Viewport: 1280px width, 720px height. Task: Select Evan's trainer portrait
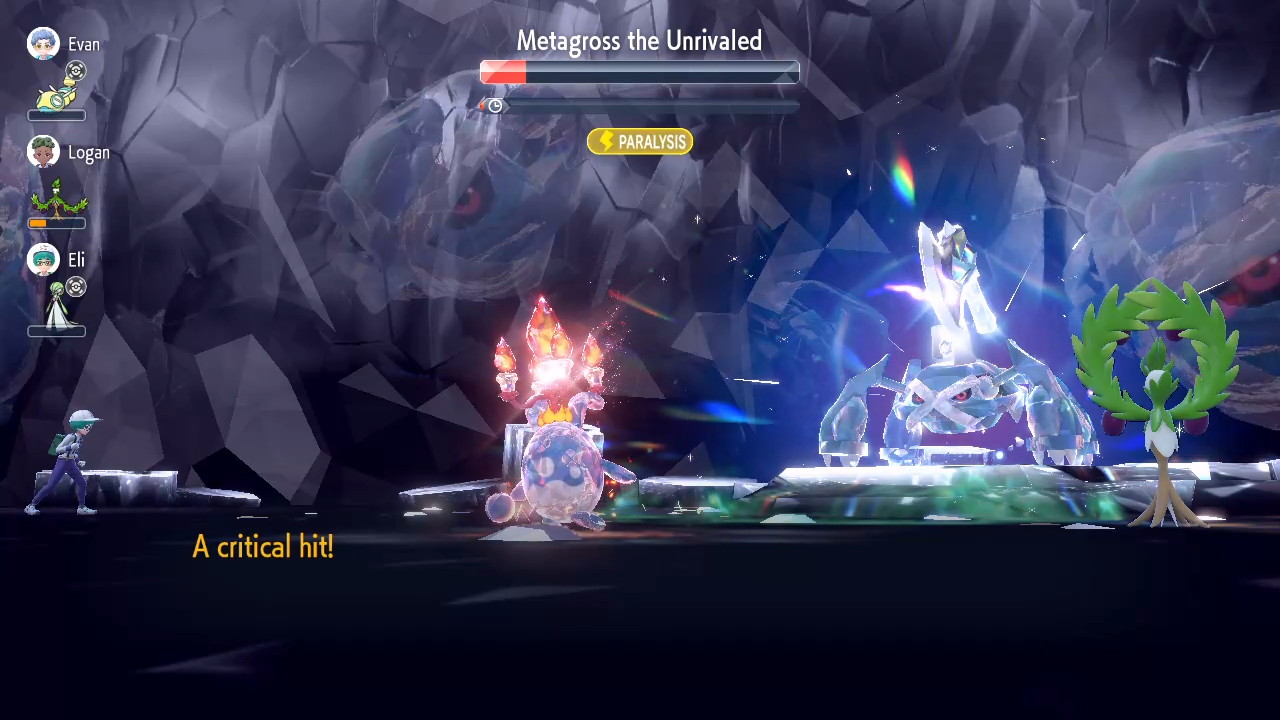pos(43,44)
